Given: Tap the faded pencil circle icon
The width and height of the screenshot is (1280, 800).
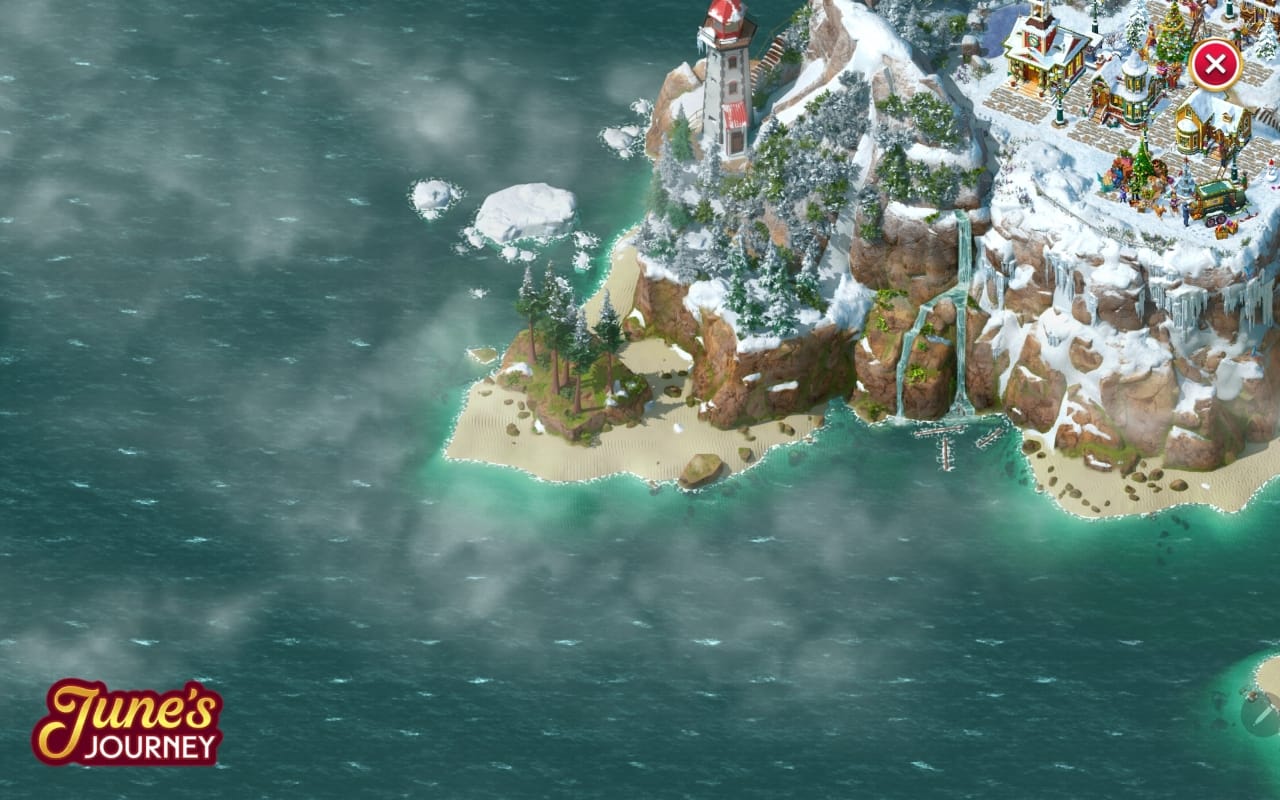Looking at the screenshot, I should tap(1262, 714).
